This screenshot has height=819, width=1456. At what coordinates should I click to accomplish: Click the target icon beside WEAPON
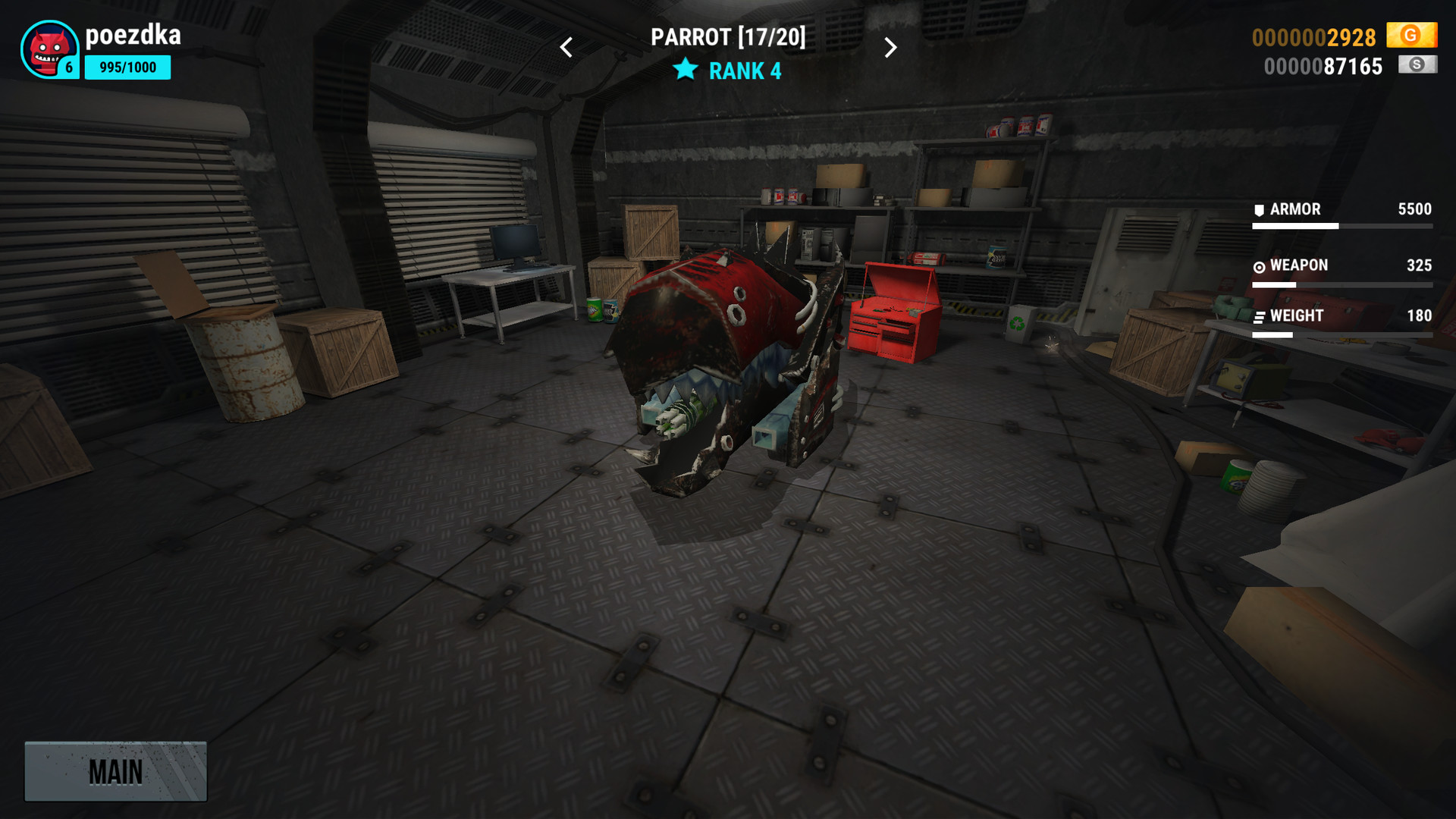(x=1258, y=265)
